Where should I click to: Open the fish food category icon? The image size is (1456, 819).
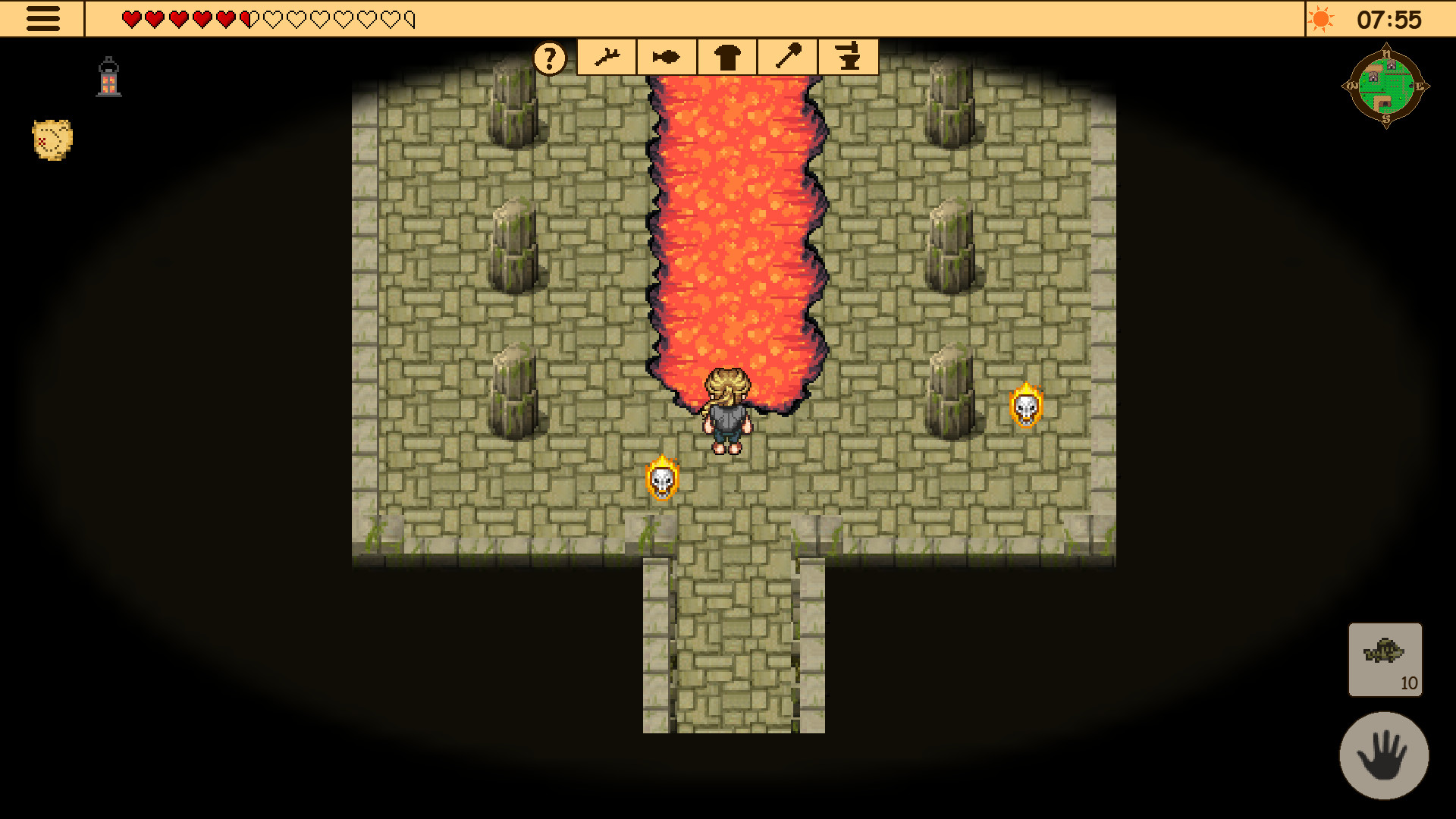pos(665,56)
